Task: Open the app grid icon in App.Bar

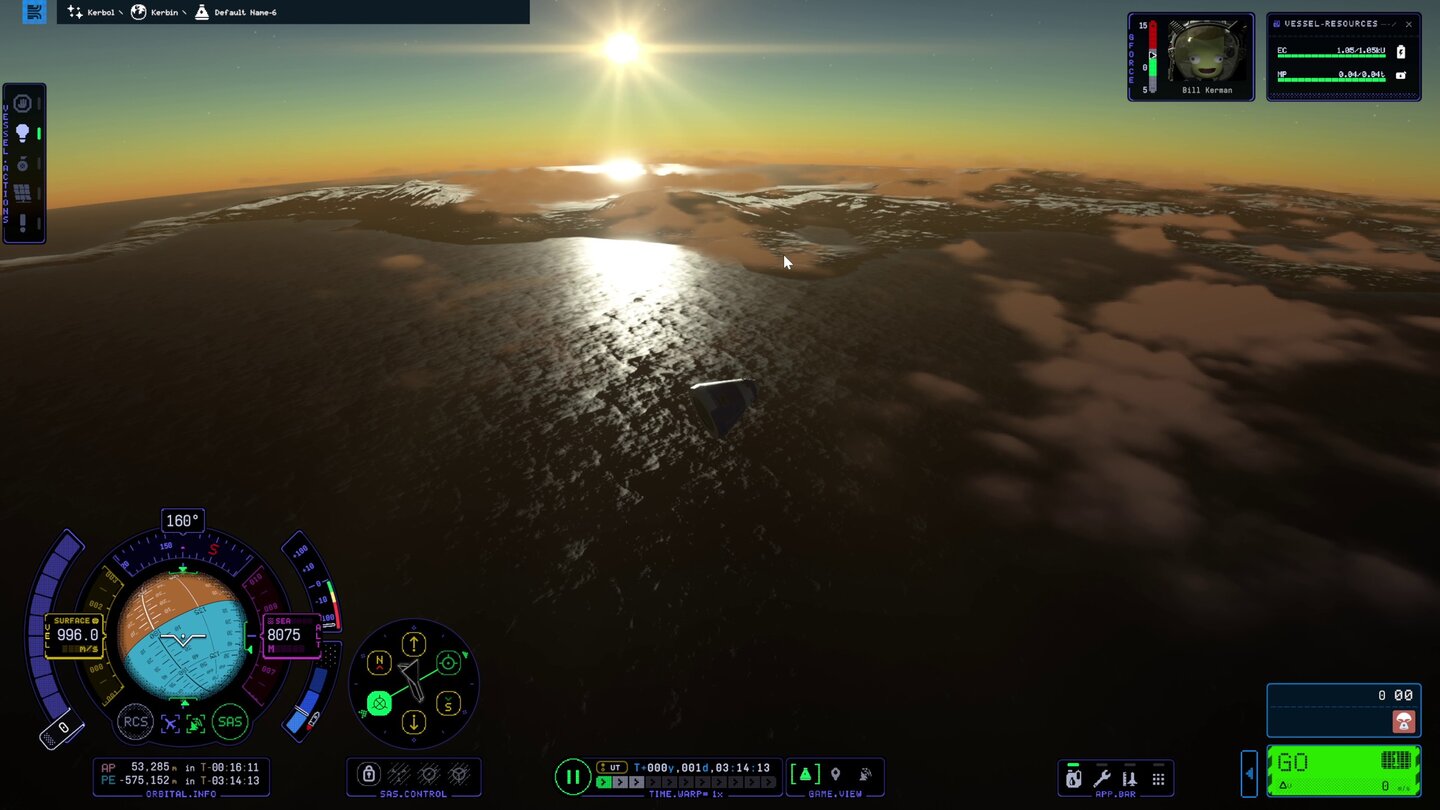Action: pos(1158,778)
